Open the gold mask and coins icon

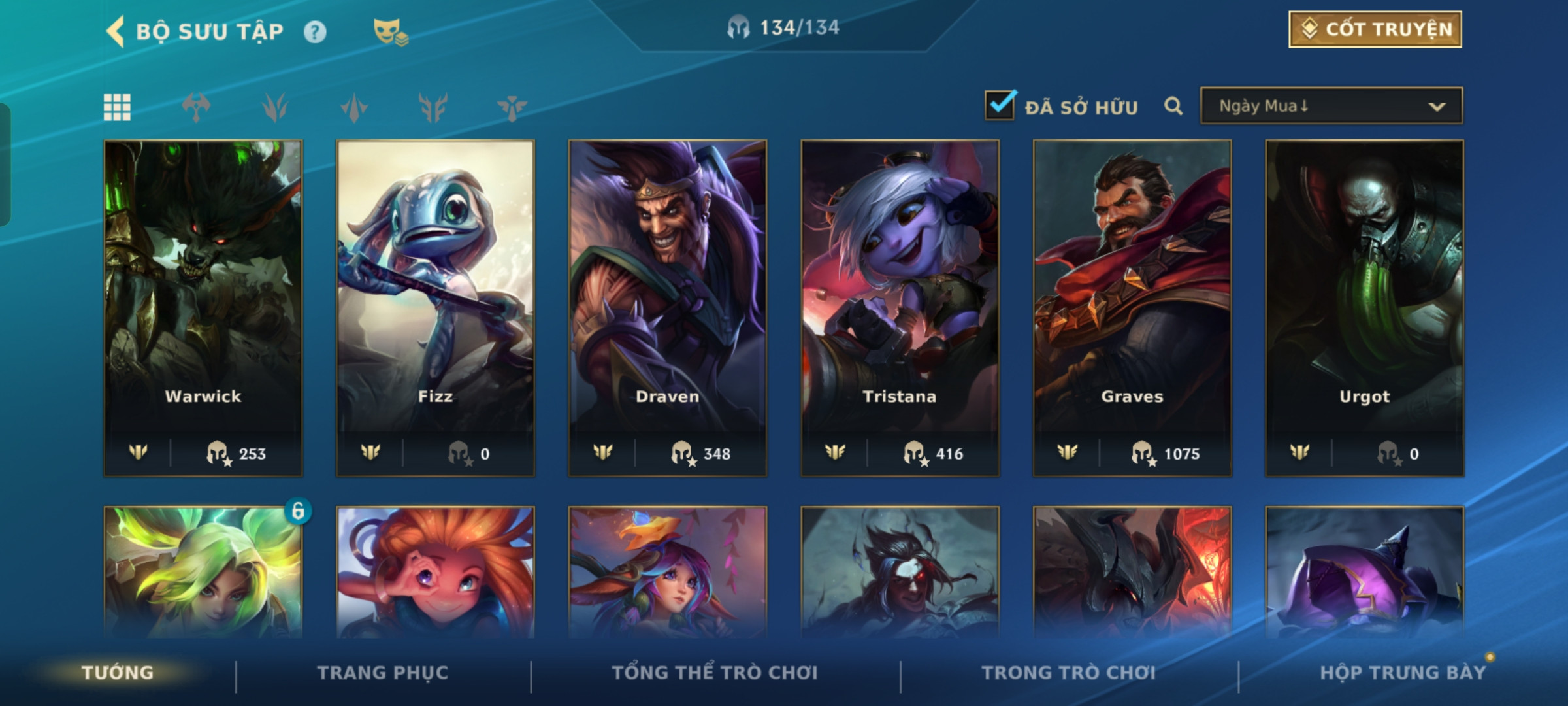click(390, 32)
